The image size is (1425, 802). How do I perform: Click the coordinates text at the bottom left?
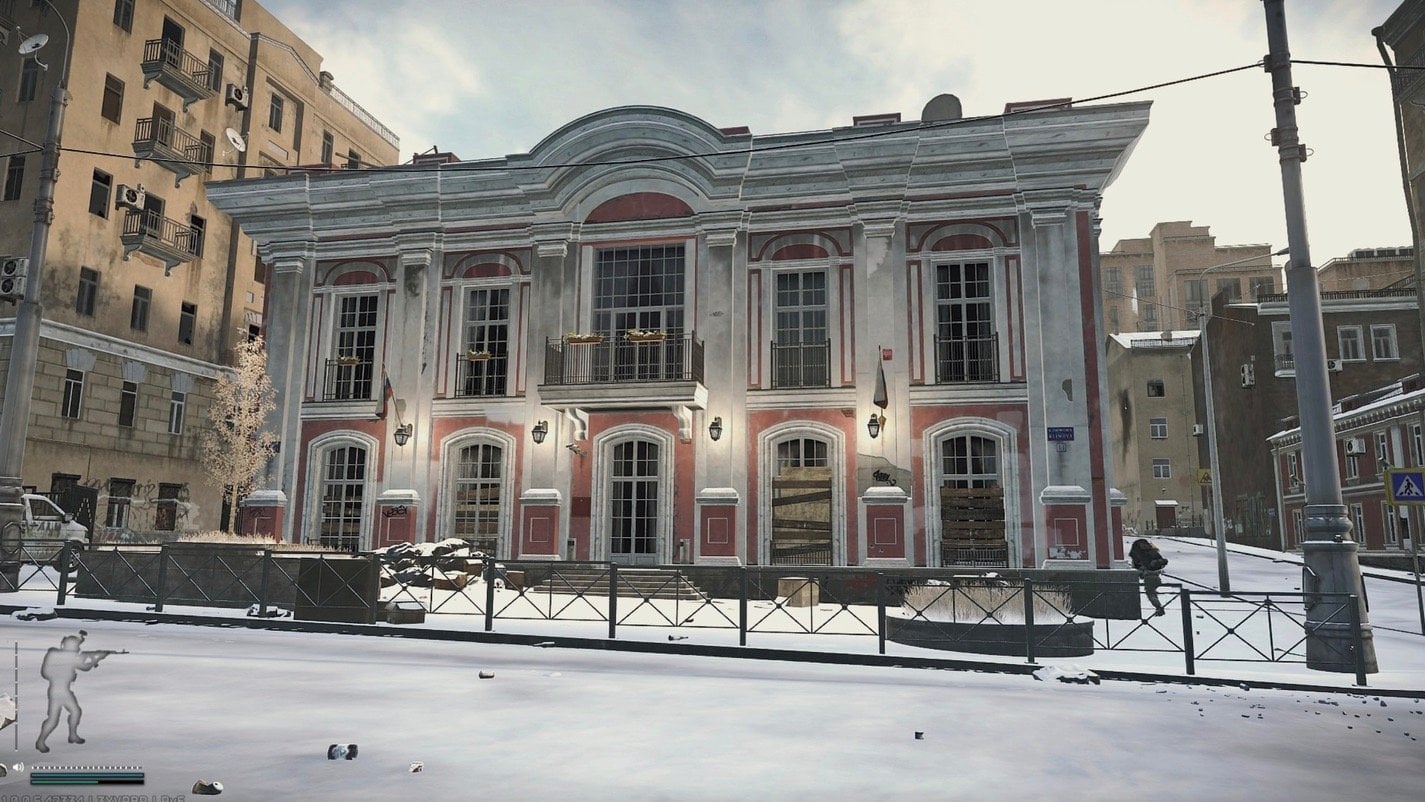90,796
